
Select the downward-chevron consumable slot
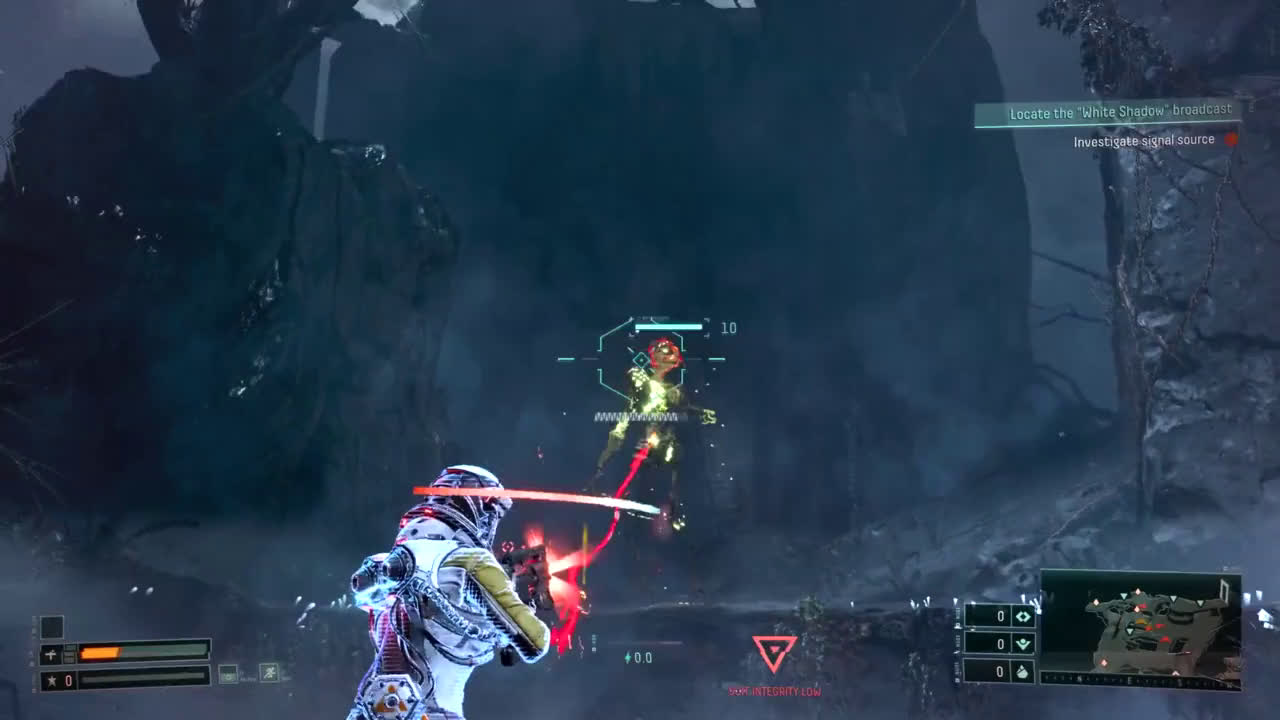[x=1022, y=643]
